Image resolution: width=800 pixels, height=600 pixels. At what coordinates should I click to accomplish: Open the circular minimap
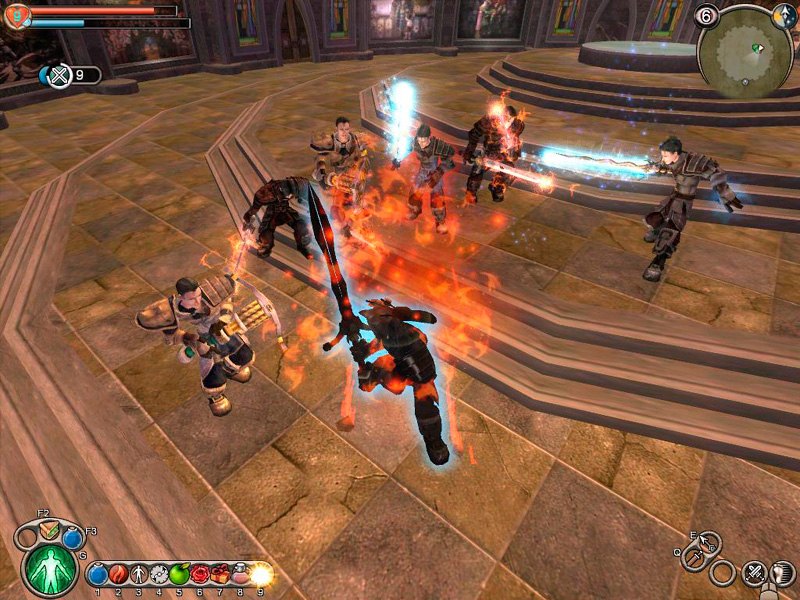(746, 53)
